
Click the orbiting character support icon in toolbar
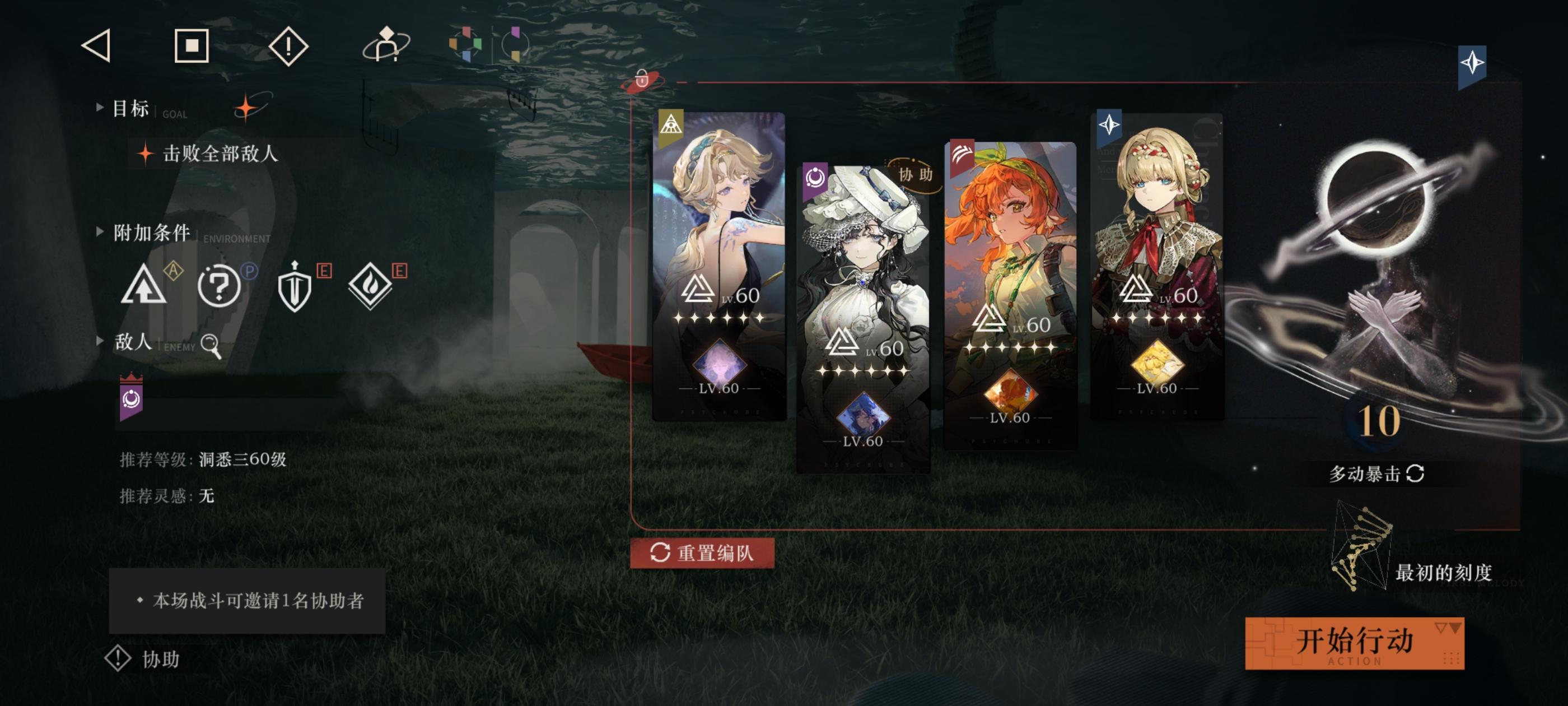pyautogui.click(x=386, y=48)
